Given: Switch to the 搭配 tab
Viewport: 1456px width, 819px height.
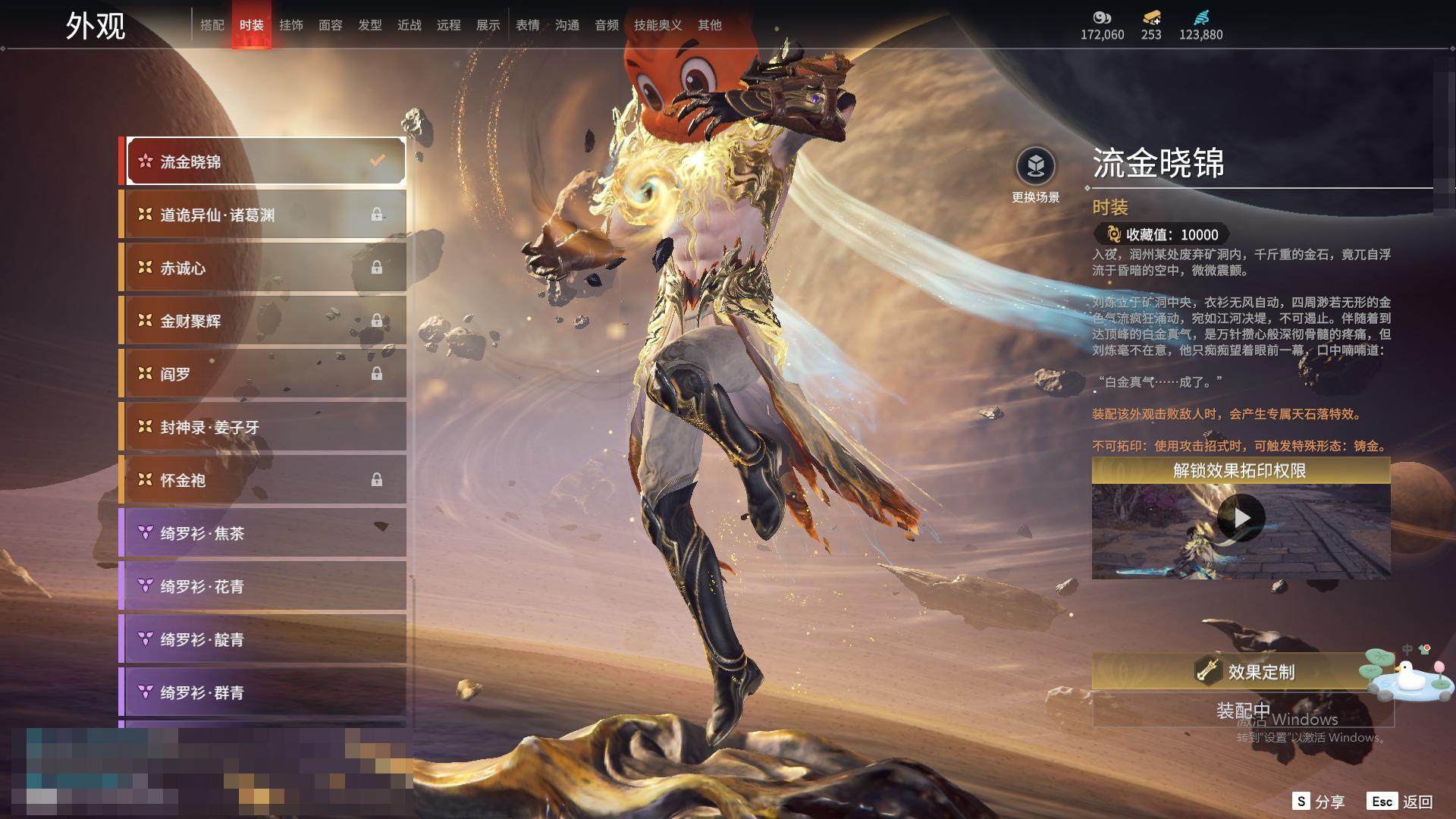Looking at the screenshot, I should (212, 25).
